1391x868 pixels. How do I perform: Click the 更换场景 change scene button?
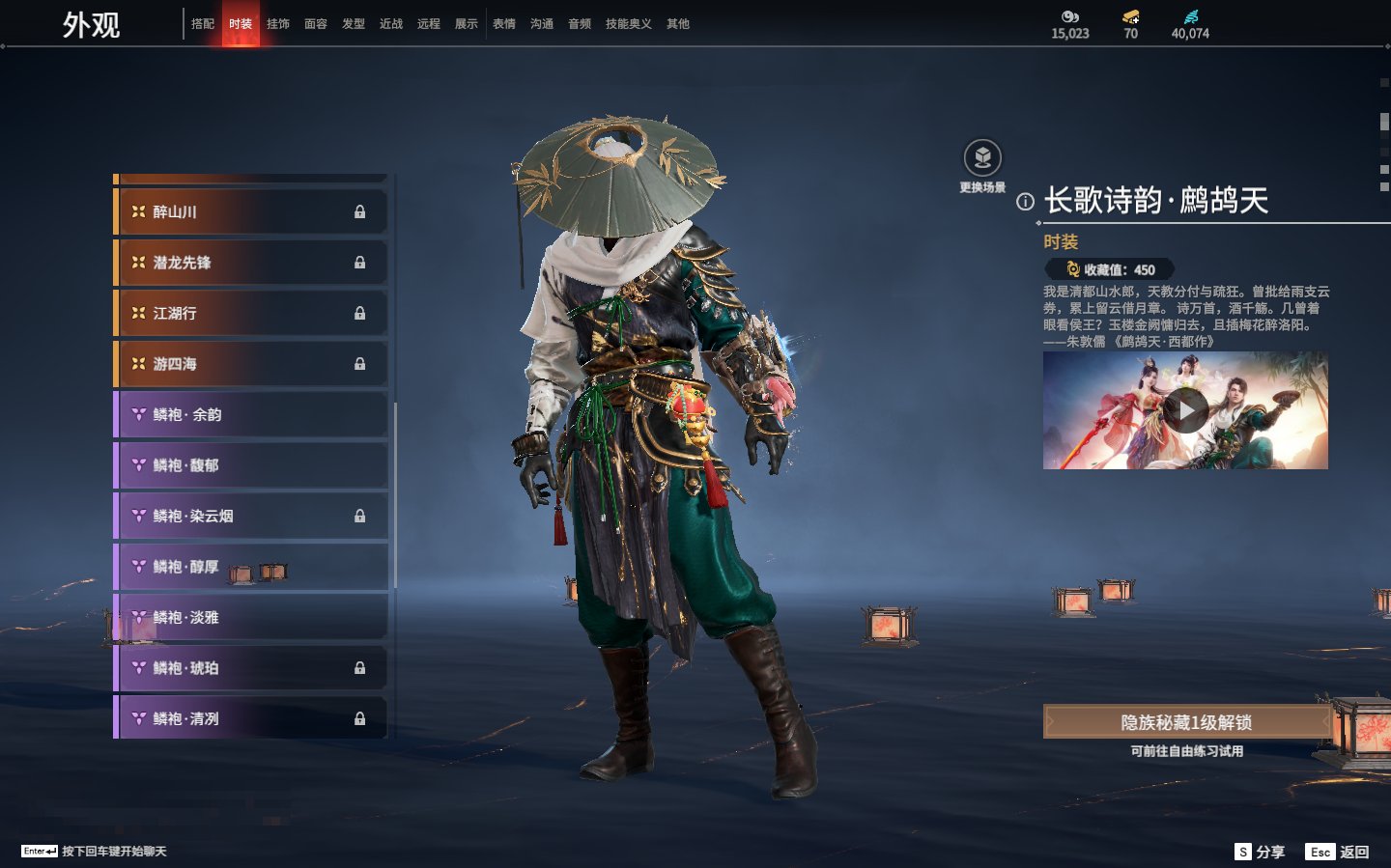click(982, 158)
